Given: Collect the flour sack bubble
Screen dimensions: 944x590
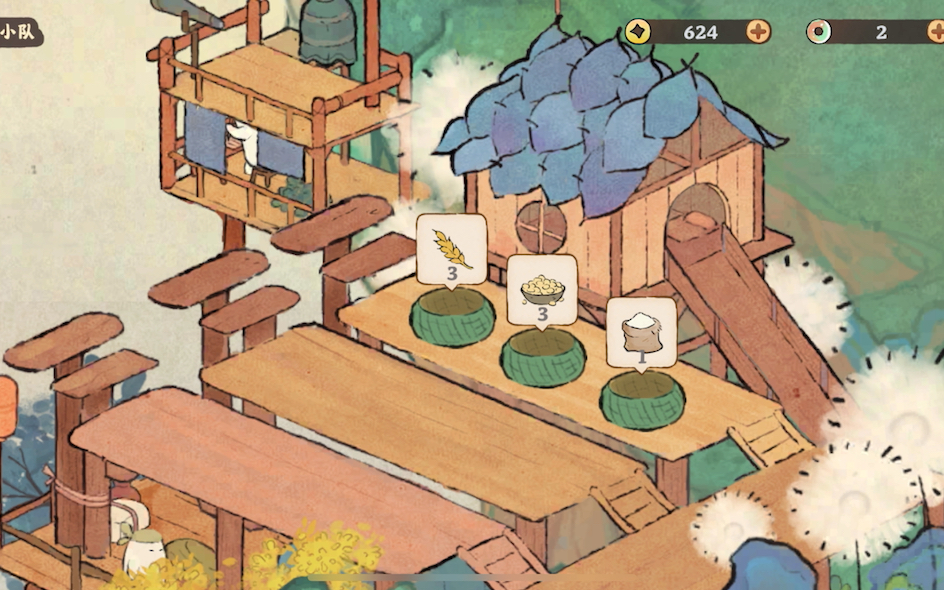Looking at the screenshot, I should [641, 333].
